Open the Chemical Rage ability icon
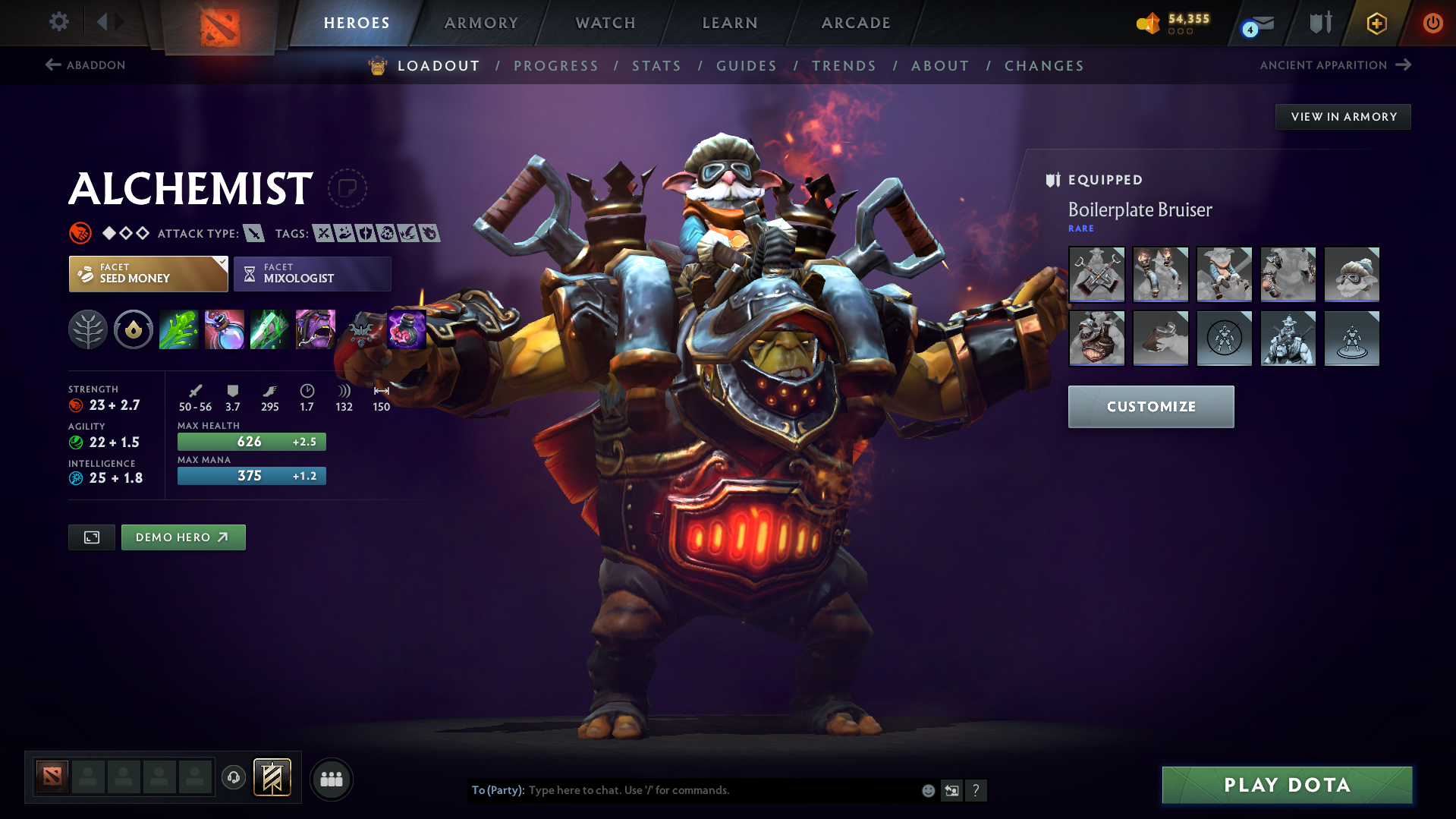Image resolution: width=1456 pixels, height=819 pixels. coord(315,329)
